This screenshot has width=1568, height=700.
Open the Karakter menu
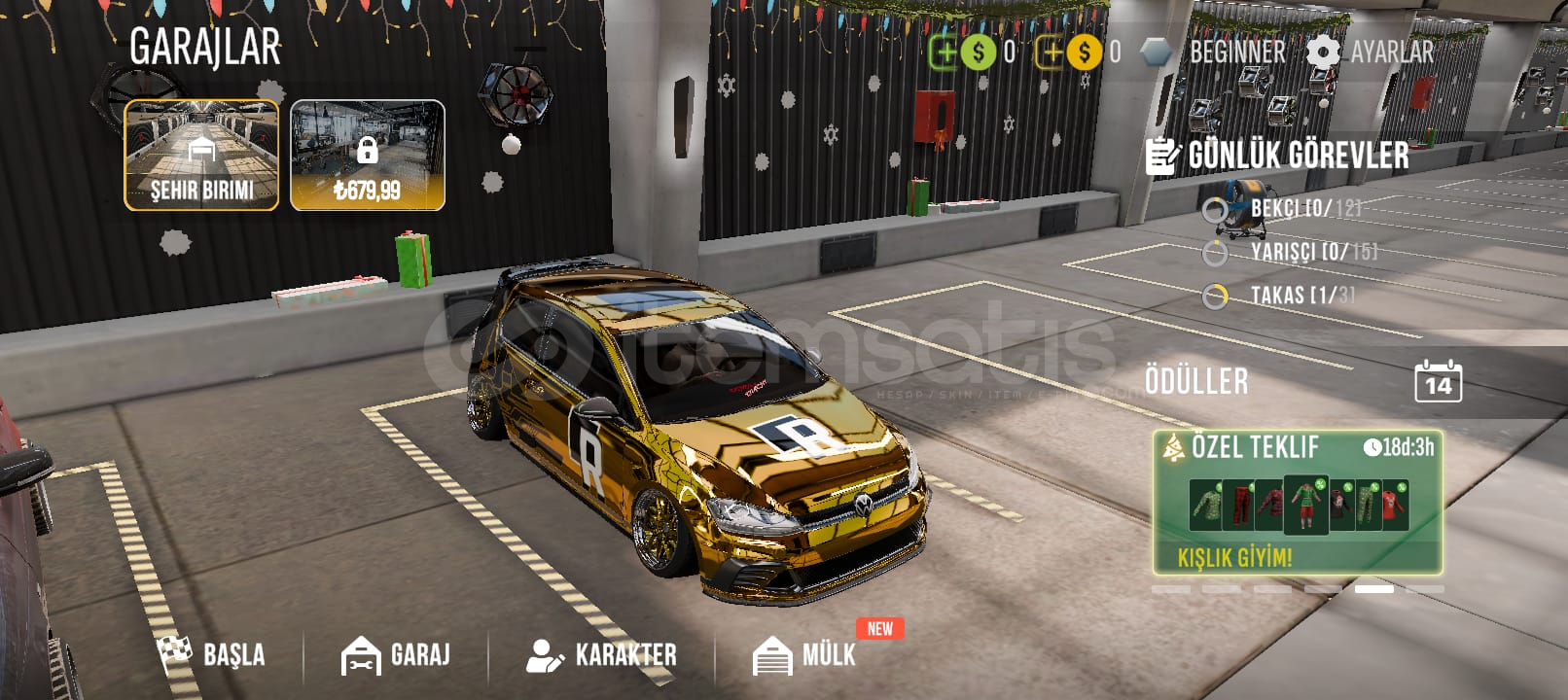point(601,654)
